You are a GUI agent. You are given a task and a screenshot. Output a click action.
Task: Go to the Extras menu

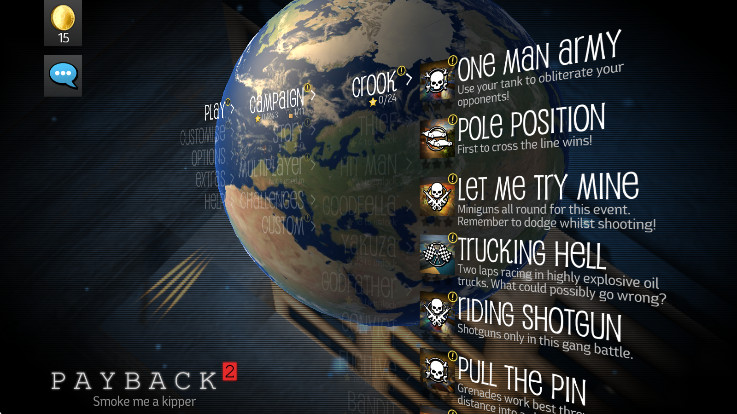211,179
